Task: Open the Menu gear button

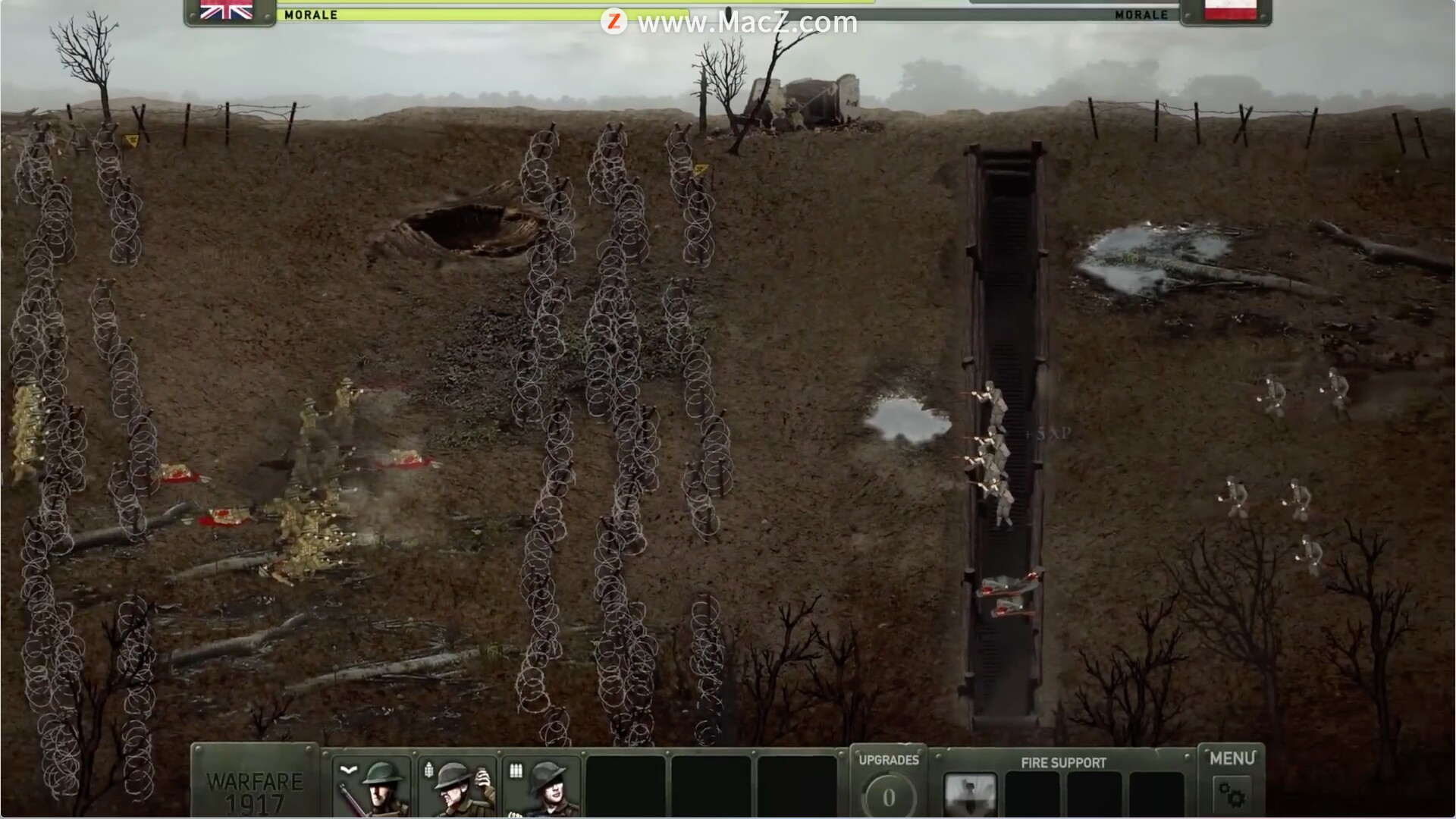Action: (x=1232, y=795)
